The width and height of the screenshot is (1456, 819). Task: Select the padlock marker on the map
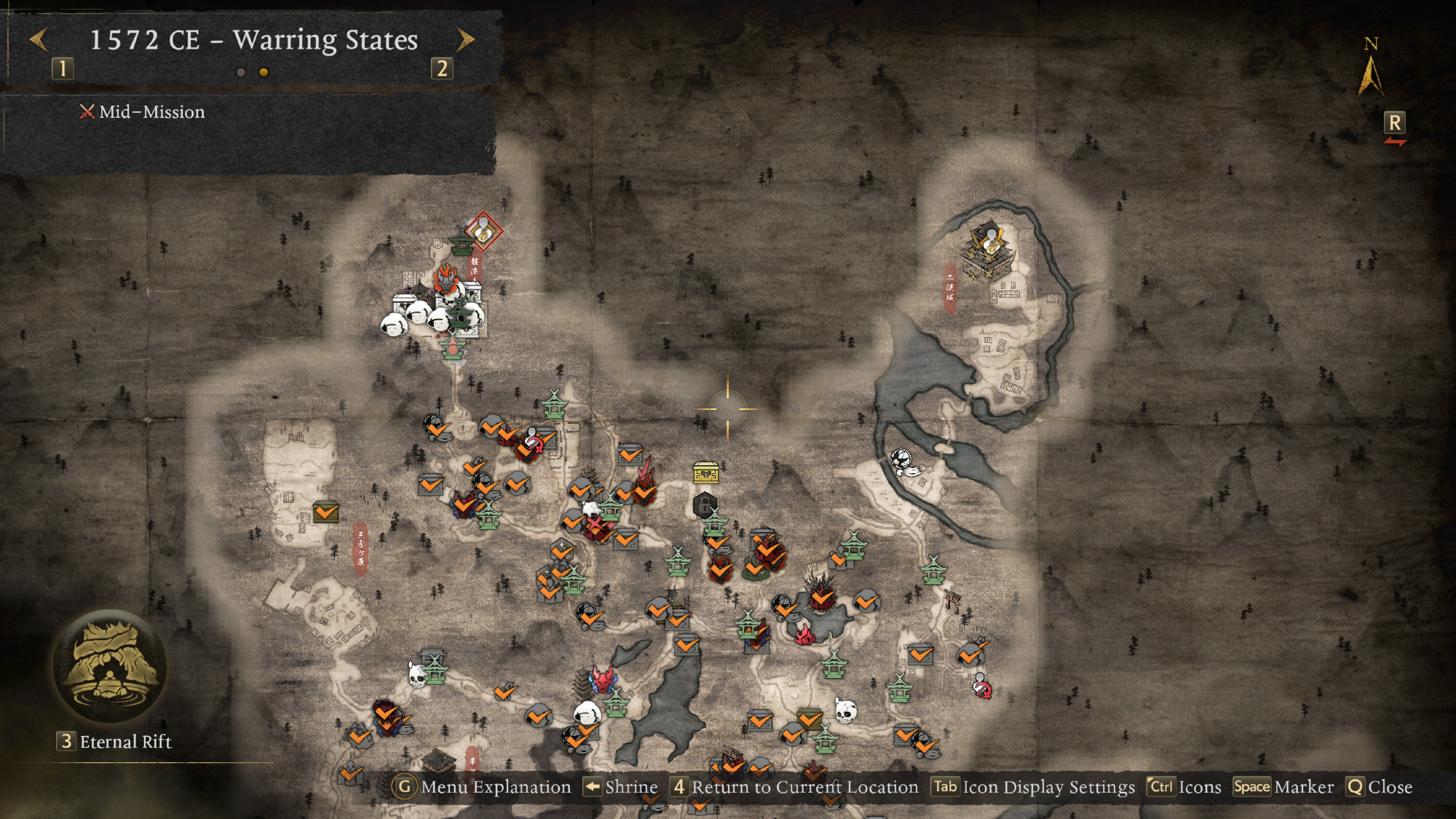[x=704, y=505]
